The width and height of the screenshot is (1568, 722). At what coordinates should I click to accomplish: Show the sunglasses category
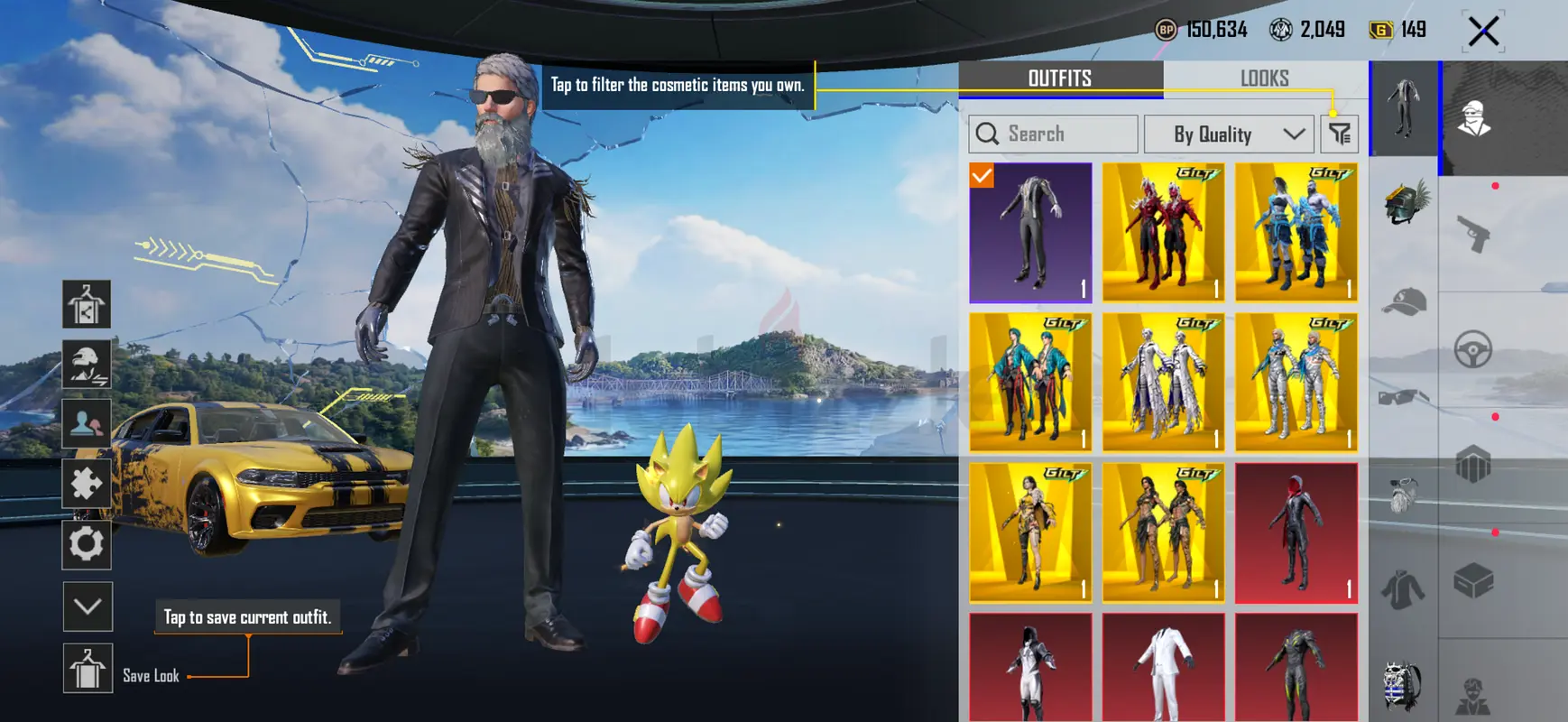tap(1404, 397)
